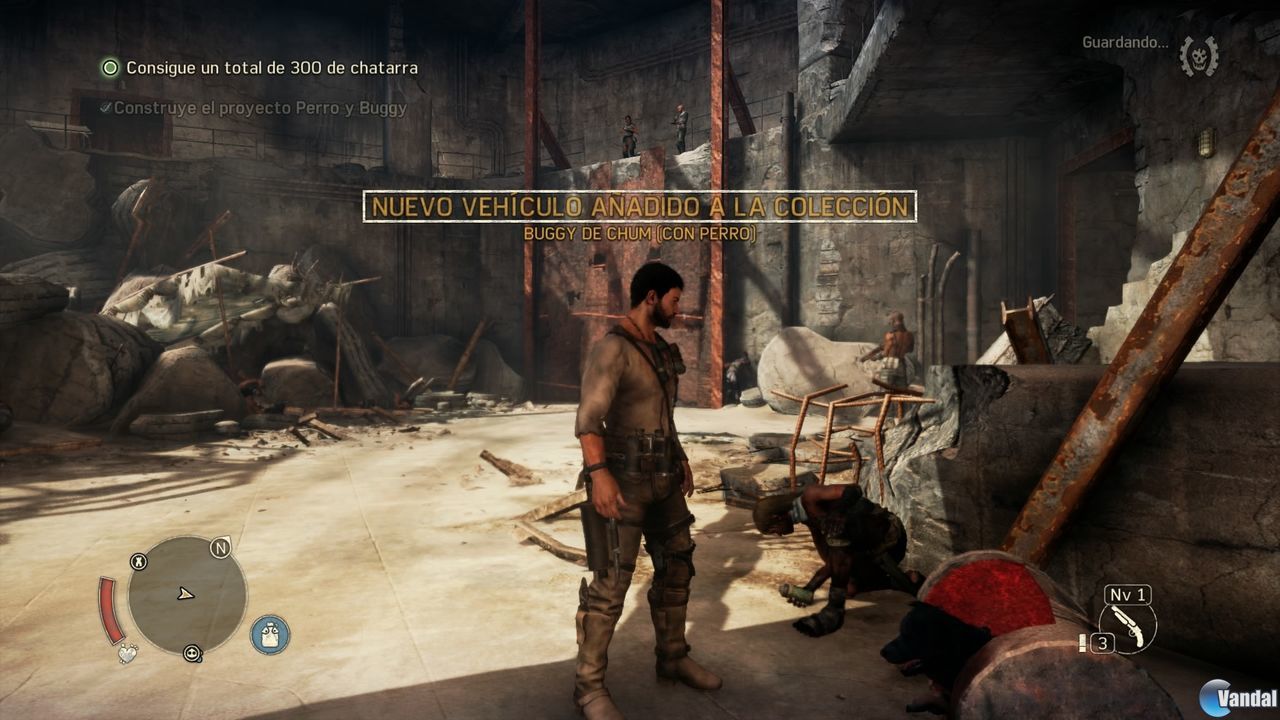
Task: Select the skull mask icon below the minimap
Action: point(192,654)
